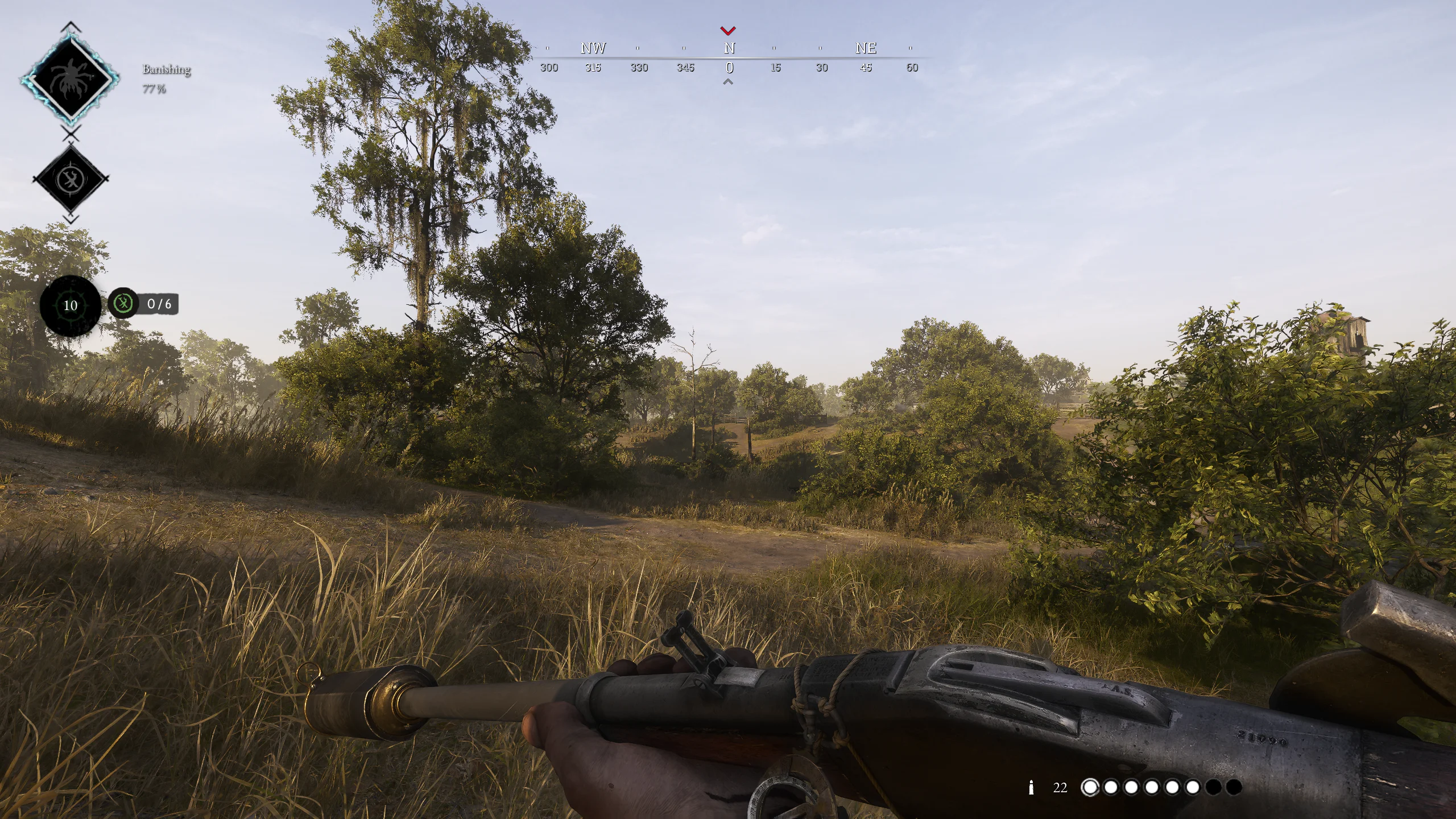Expand the upward chevrons above the Banishing icon

click(70, 25)
